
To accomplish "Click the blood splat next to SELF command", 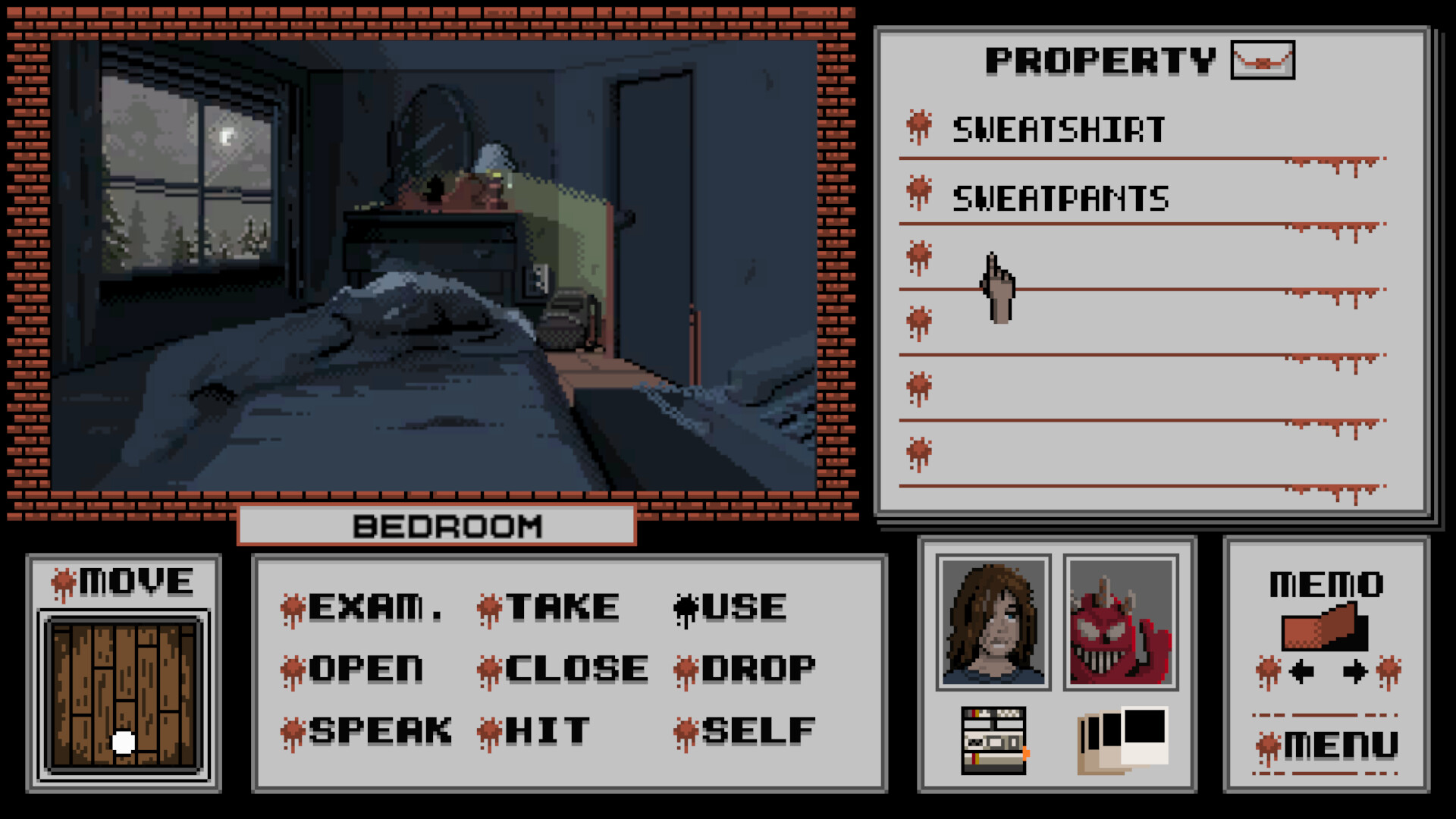I will click(x=685, y=730).
